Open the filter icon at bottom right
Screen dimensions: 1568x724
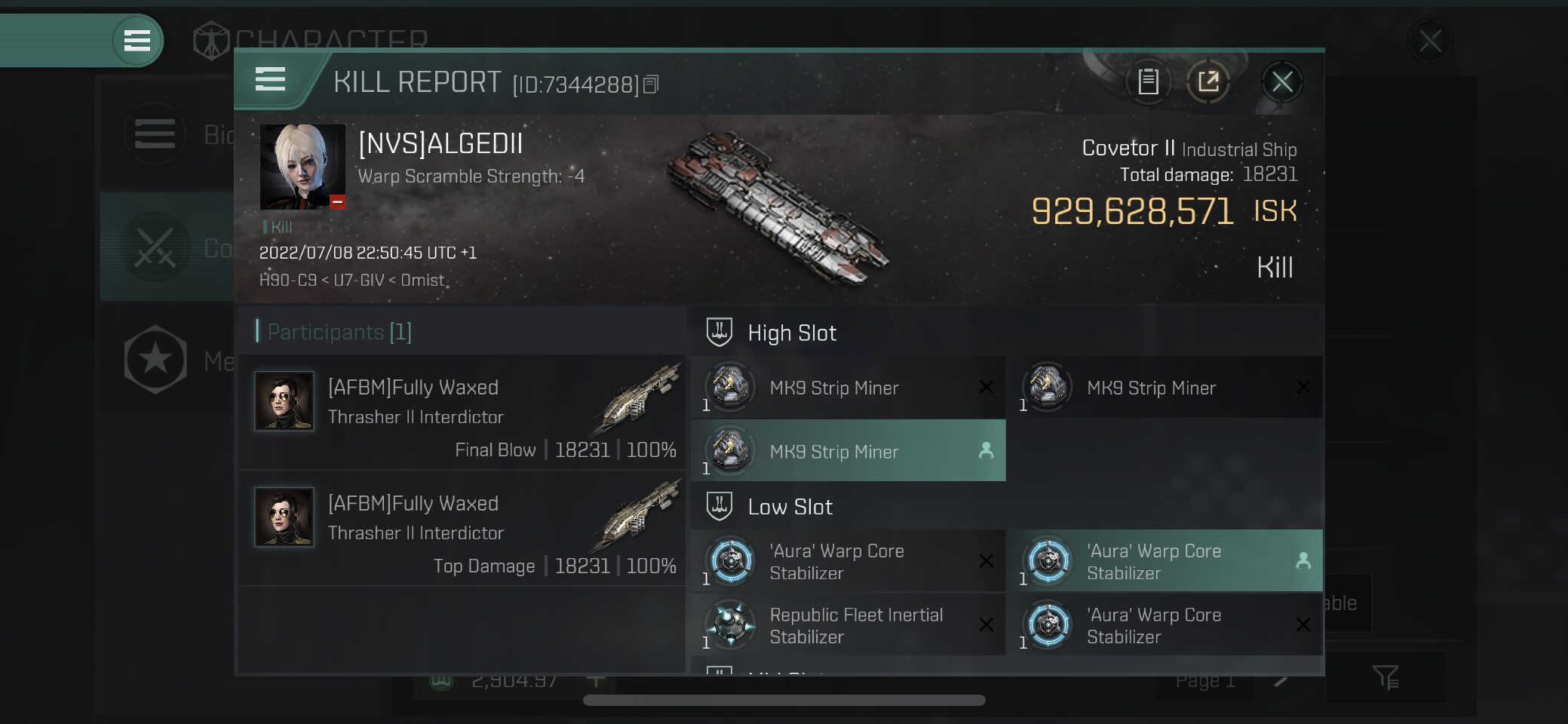[x=1385, y=677]
